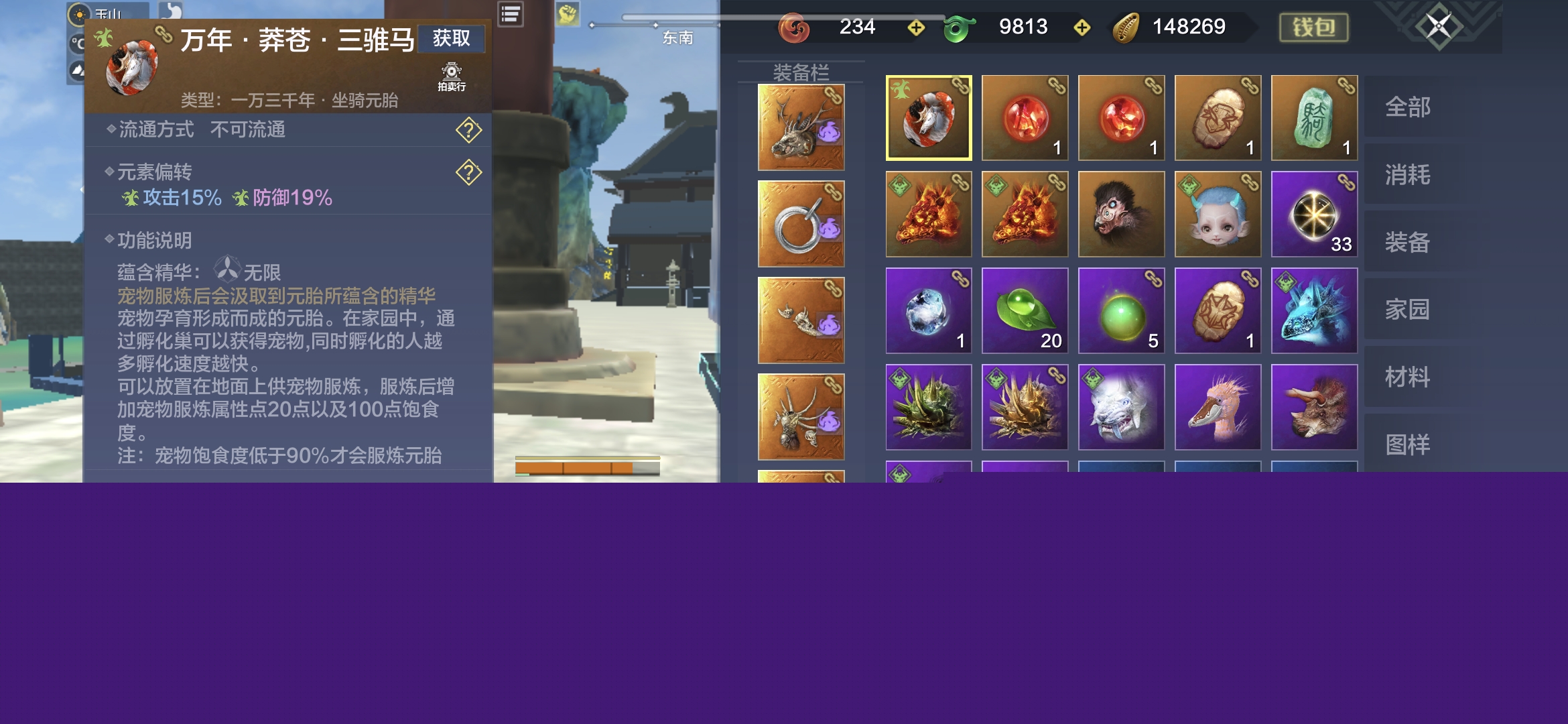The image size is (1568, 724).
Task: Switch to the 材料 tab
Action: [1408, 377]
